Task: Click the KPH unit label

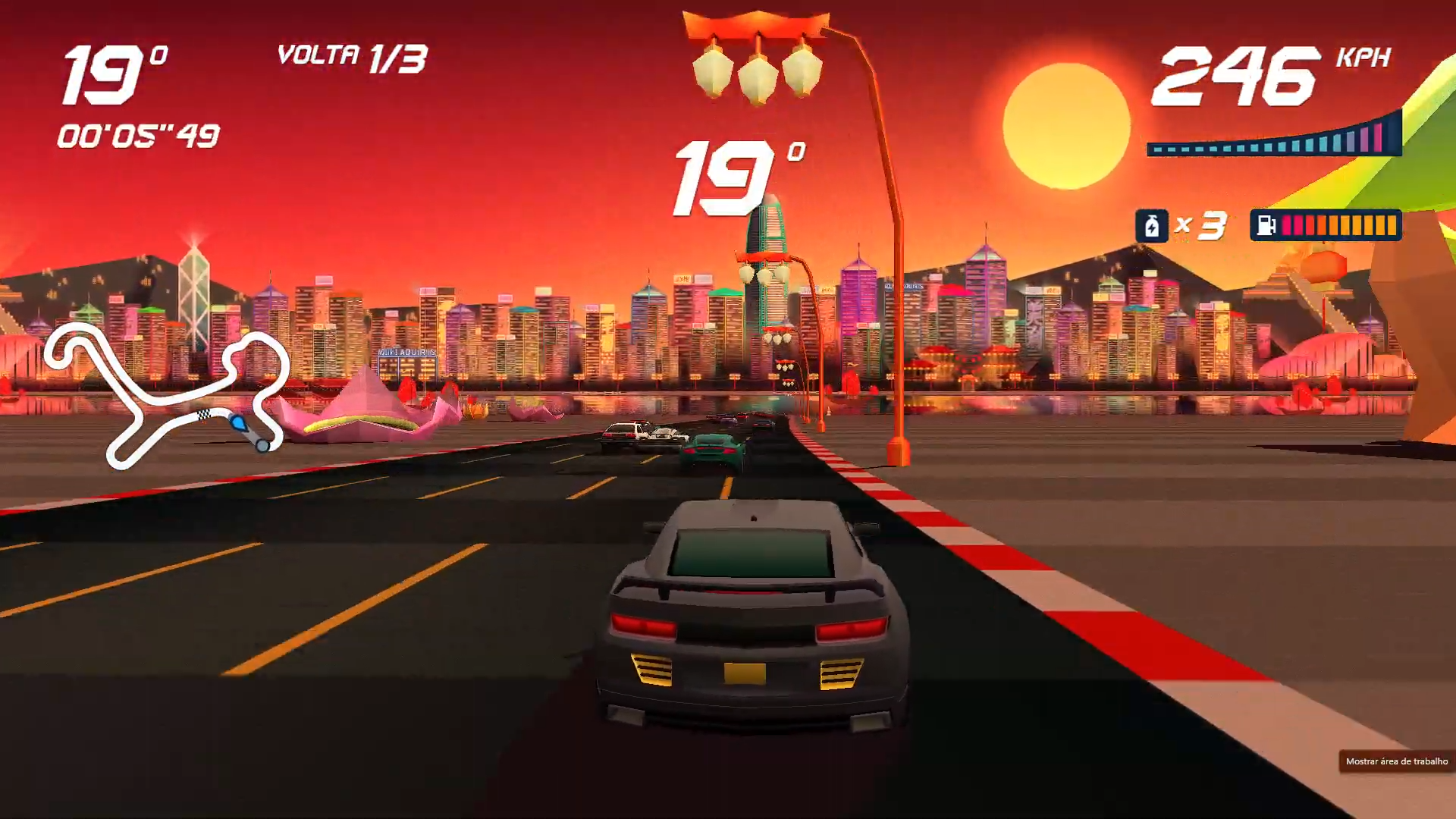Action: pos(1362,57)
